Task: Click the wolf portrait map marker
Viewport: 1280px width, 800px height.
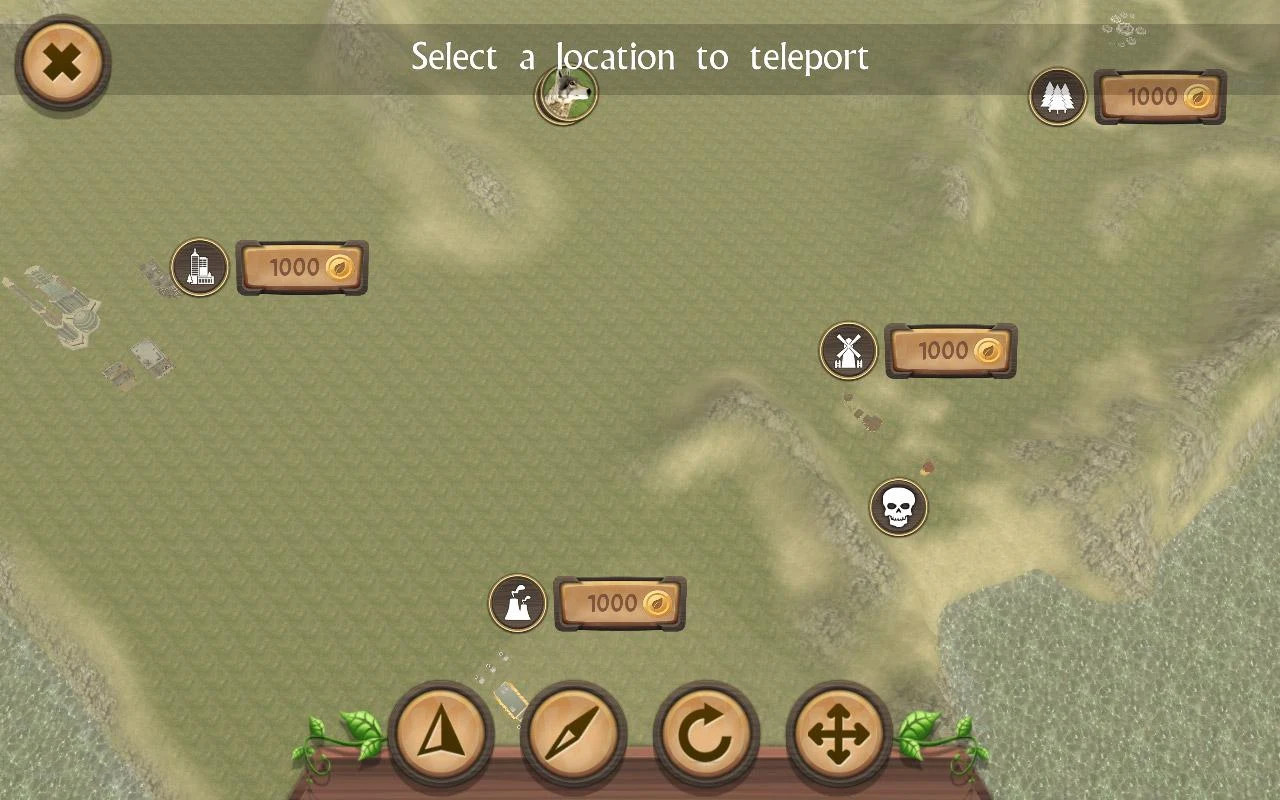Action: coord(567,95)
